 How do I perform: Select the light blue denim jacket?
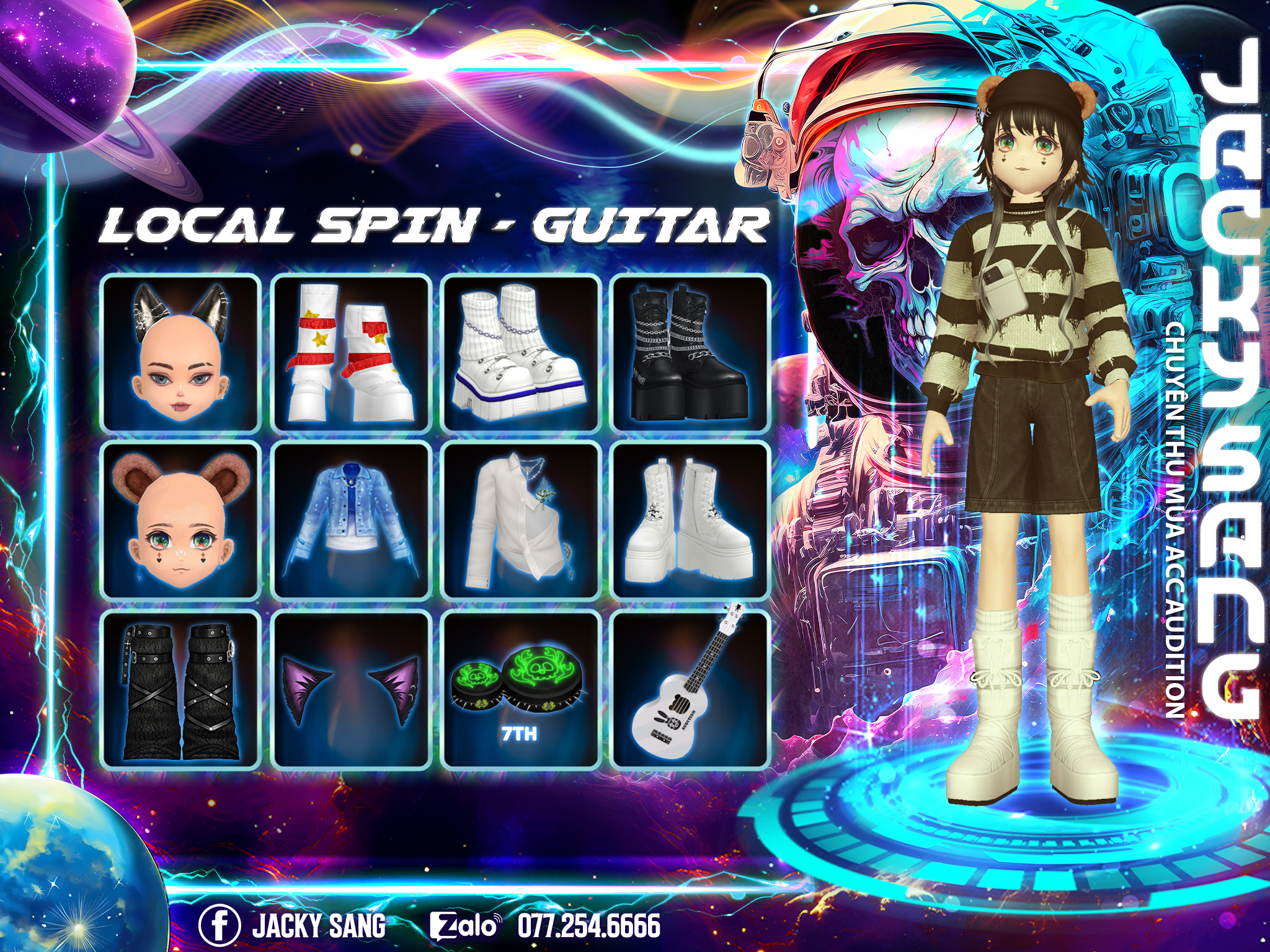click(350, 521)
